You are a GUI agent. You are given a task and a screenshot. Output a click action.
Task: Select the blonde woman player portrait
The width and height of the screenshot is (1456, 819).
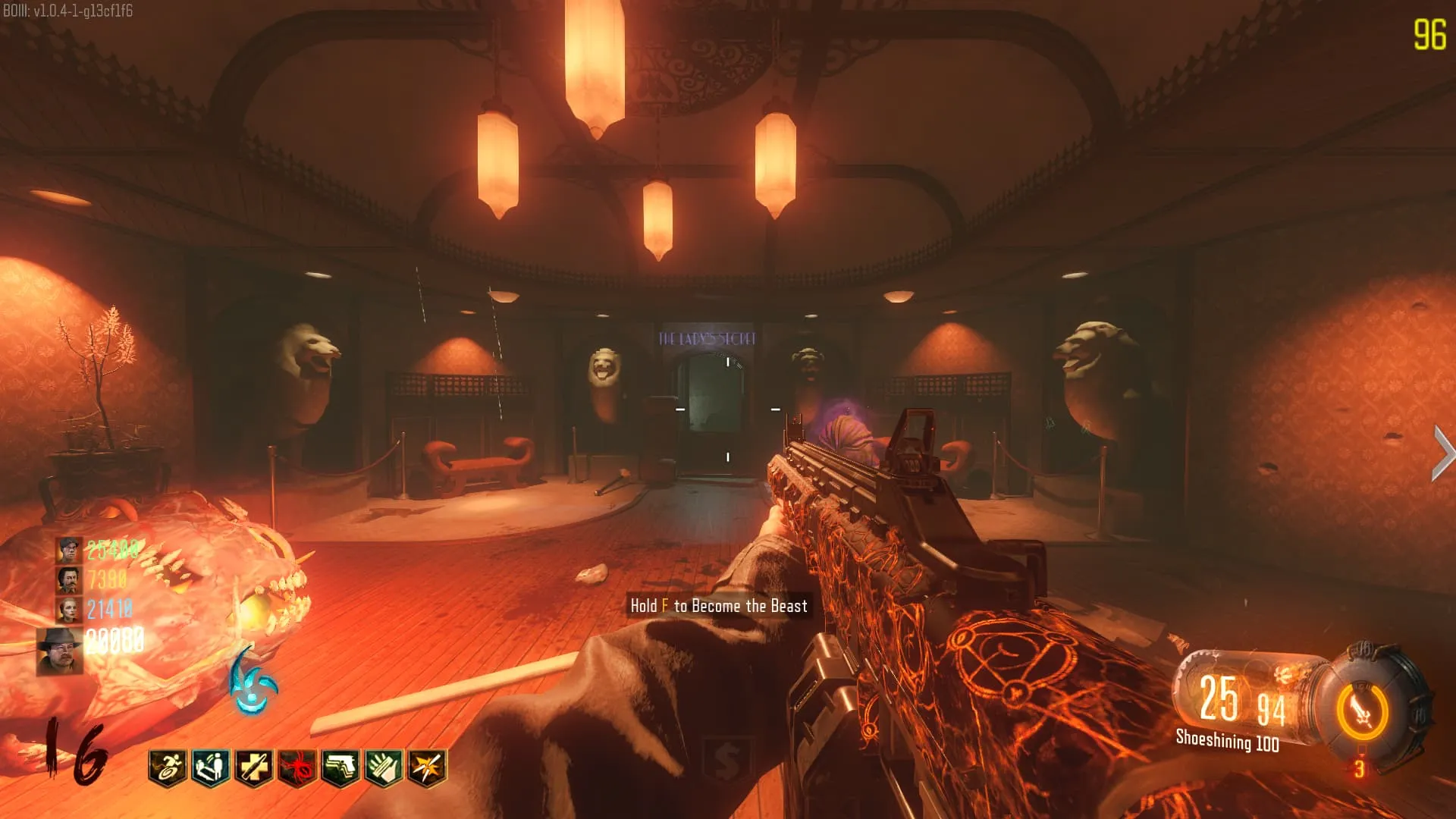pos(68,609)
